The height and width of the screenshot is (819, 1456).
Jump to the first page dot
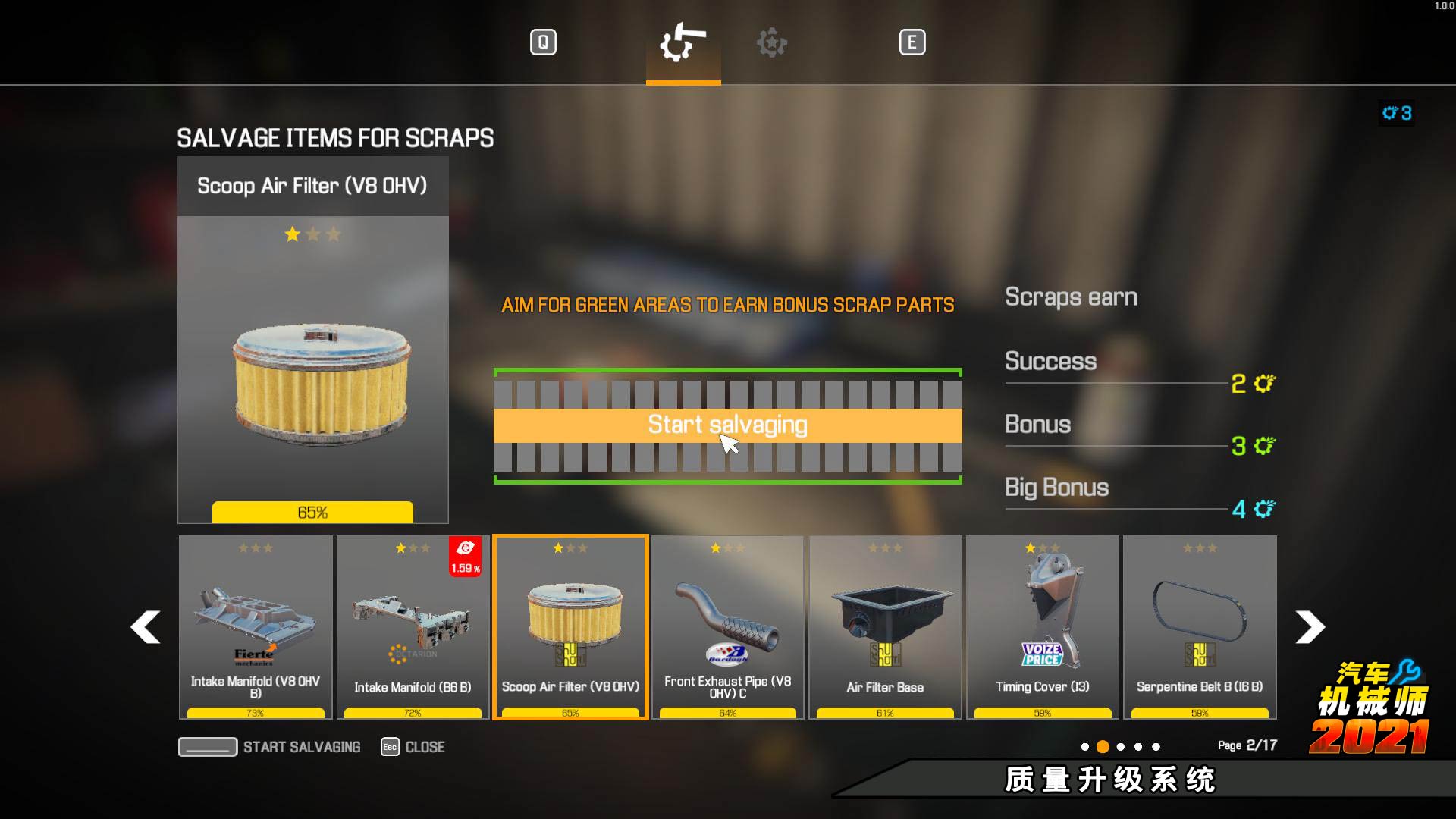tap(1085, 747)
